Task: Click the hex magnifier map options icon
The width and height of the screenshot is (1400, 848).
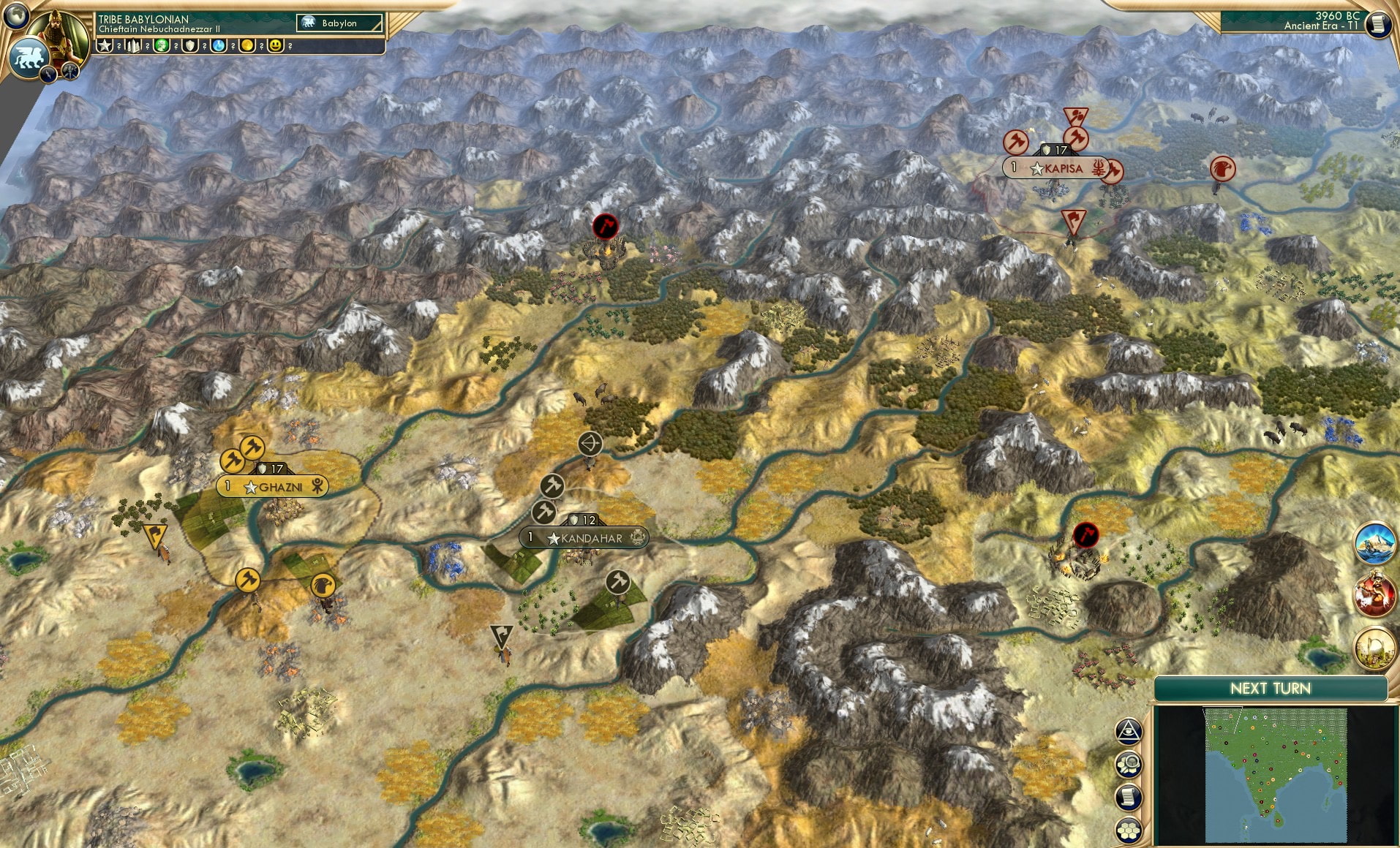Action: (x=1128, y=762)
